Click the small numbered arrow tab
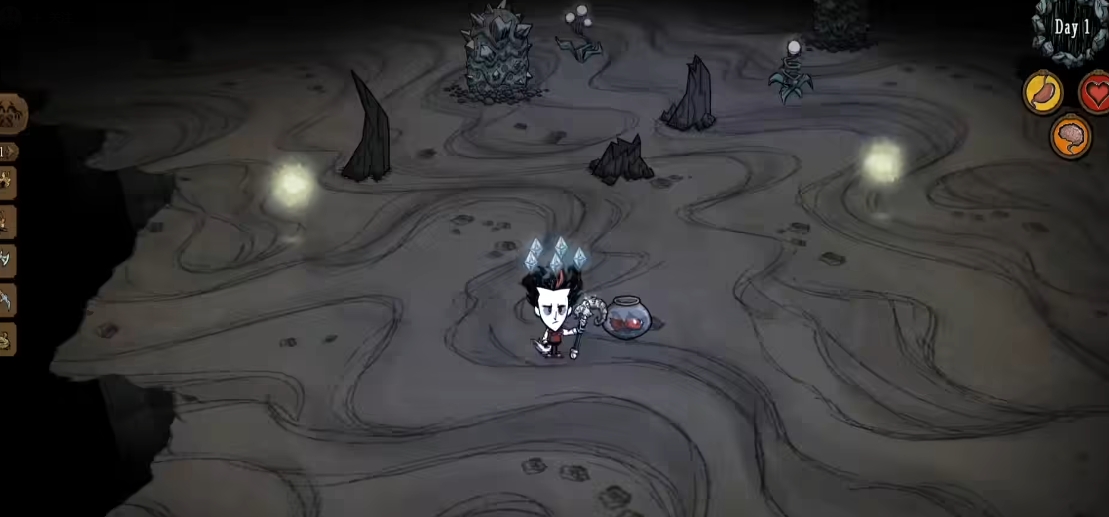 (x=6, y=152)
